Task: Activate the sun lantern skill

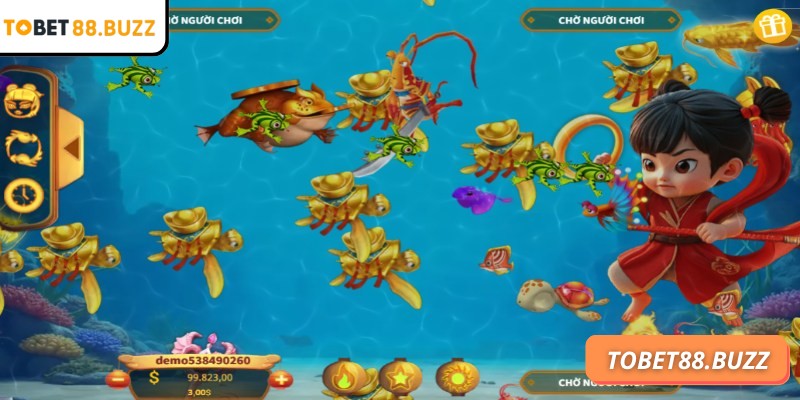Action: [457, 377]
